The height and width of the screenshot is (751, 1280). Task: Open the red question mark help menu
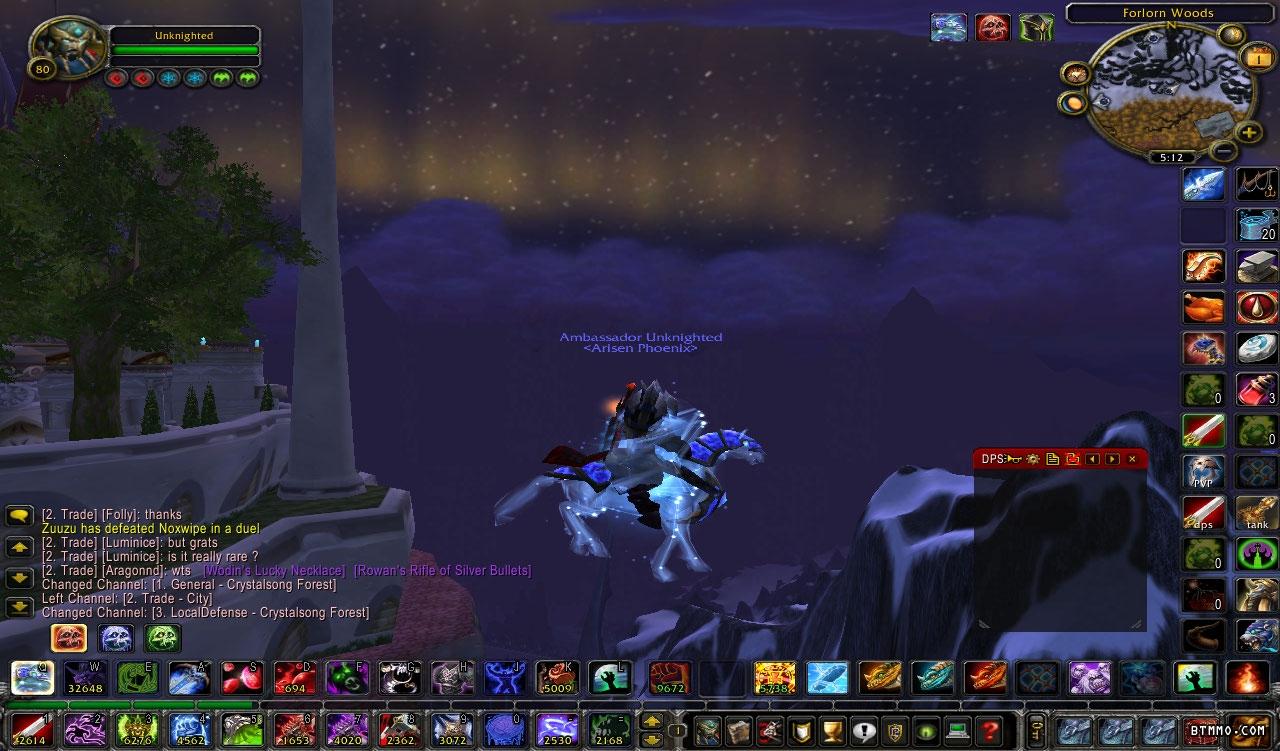(990, 730)
